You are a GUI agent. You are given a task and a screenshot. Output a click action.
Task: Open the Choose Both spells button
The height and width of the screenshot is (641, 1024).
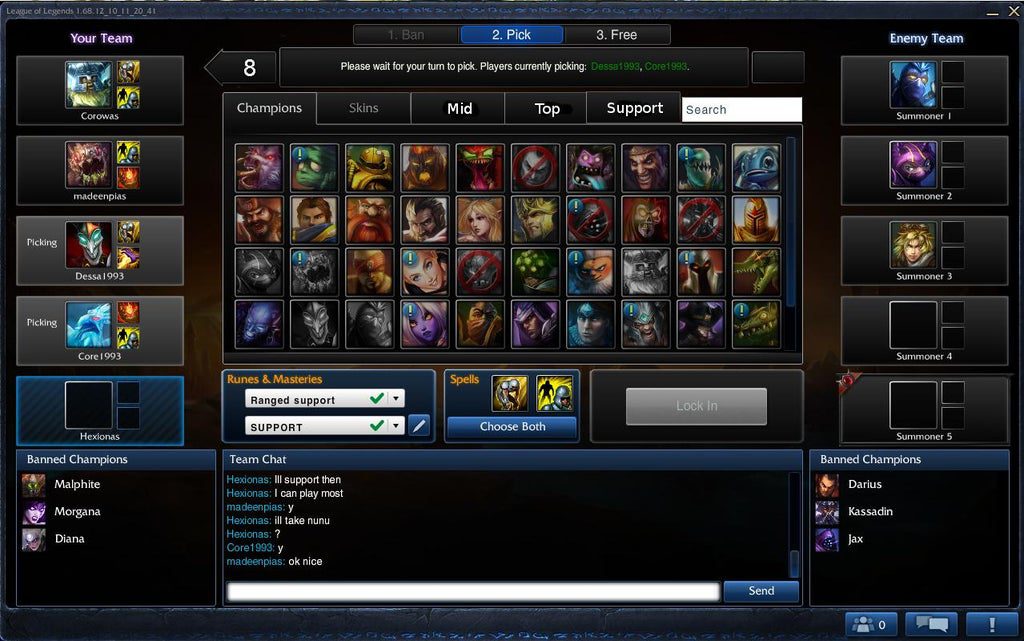point(512,427)
